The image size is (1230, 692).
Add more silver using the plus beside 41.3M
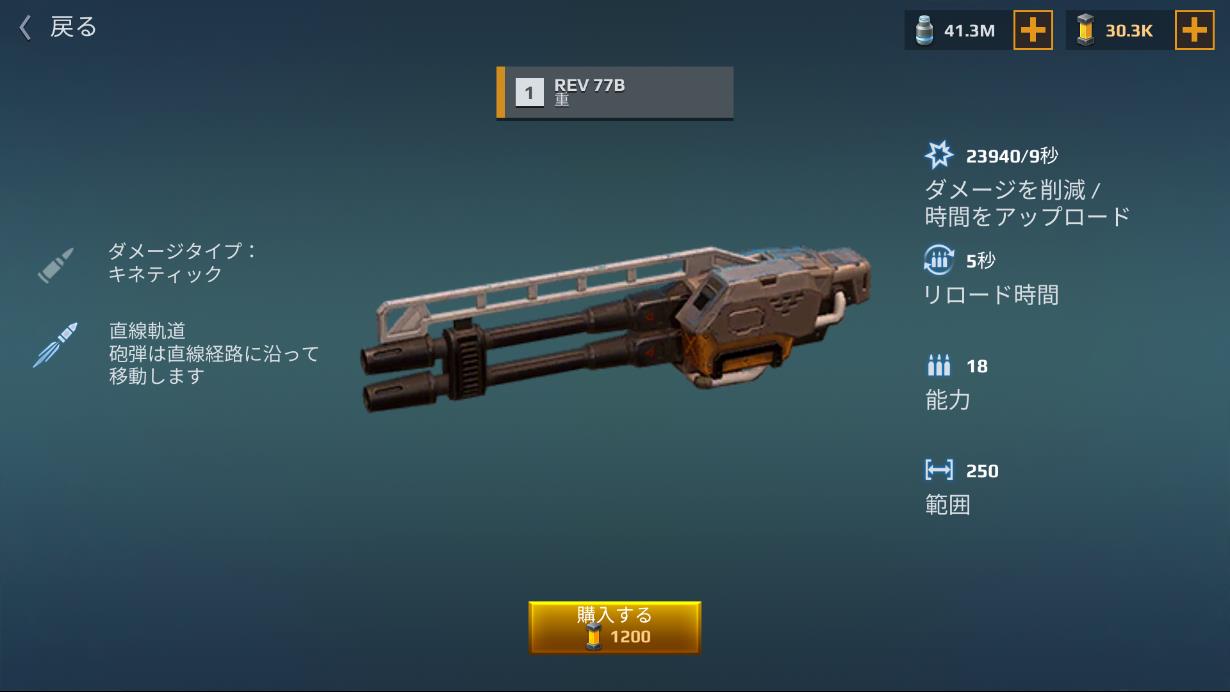click(1032, 31)
